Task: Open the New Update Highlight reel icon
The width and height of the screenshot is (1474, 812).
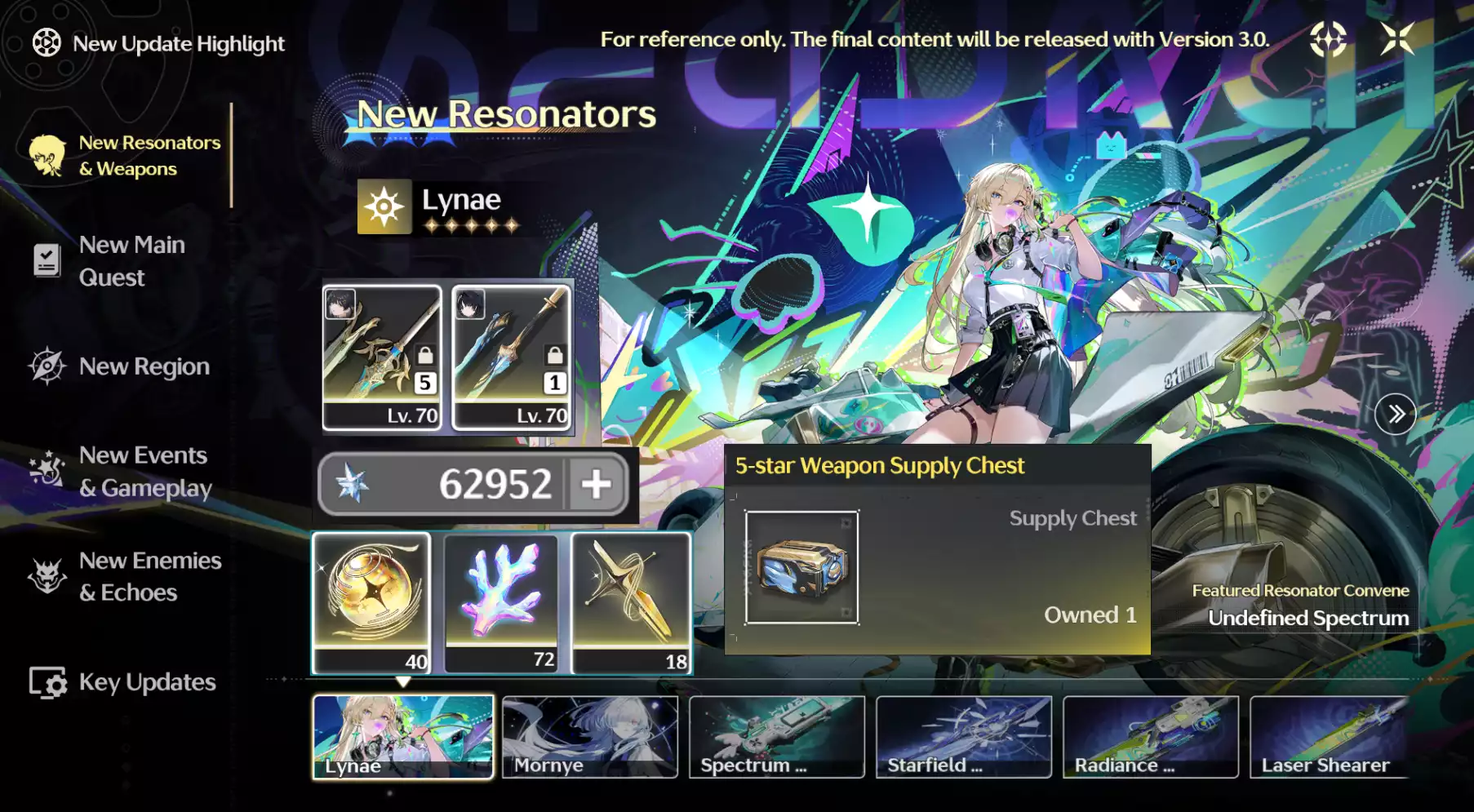Action: (x=47, y=42)
